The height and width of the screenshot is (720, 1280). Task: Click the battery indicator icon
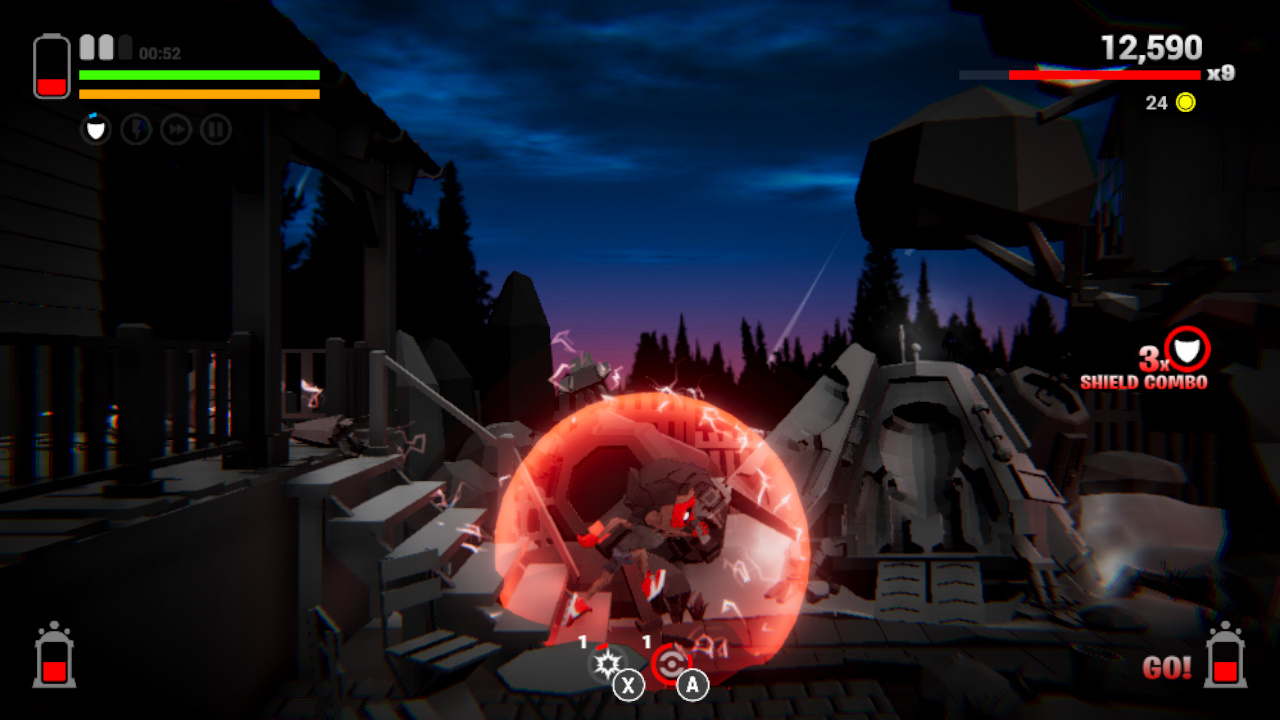[52, 62]
